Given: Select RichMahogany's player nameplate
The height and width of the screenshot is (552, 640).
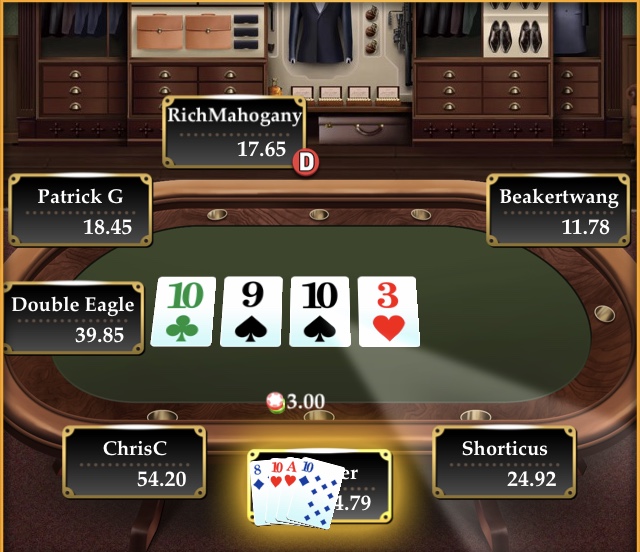Looking at the screenshot, I should tap(234, 131).
